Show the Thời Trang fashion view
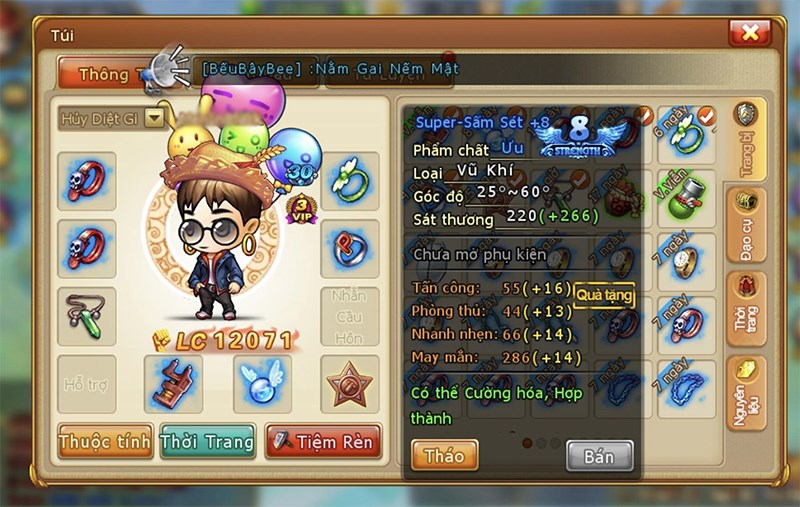This screenshot has height=507, width=800. 208,441
